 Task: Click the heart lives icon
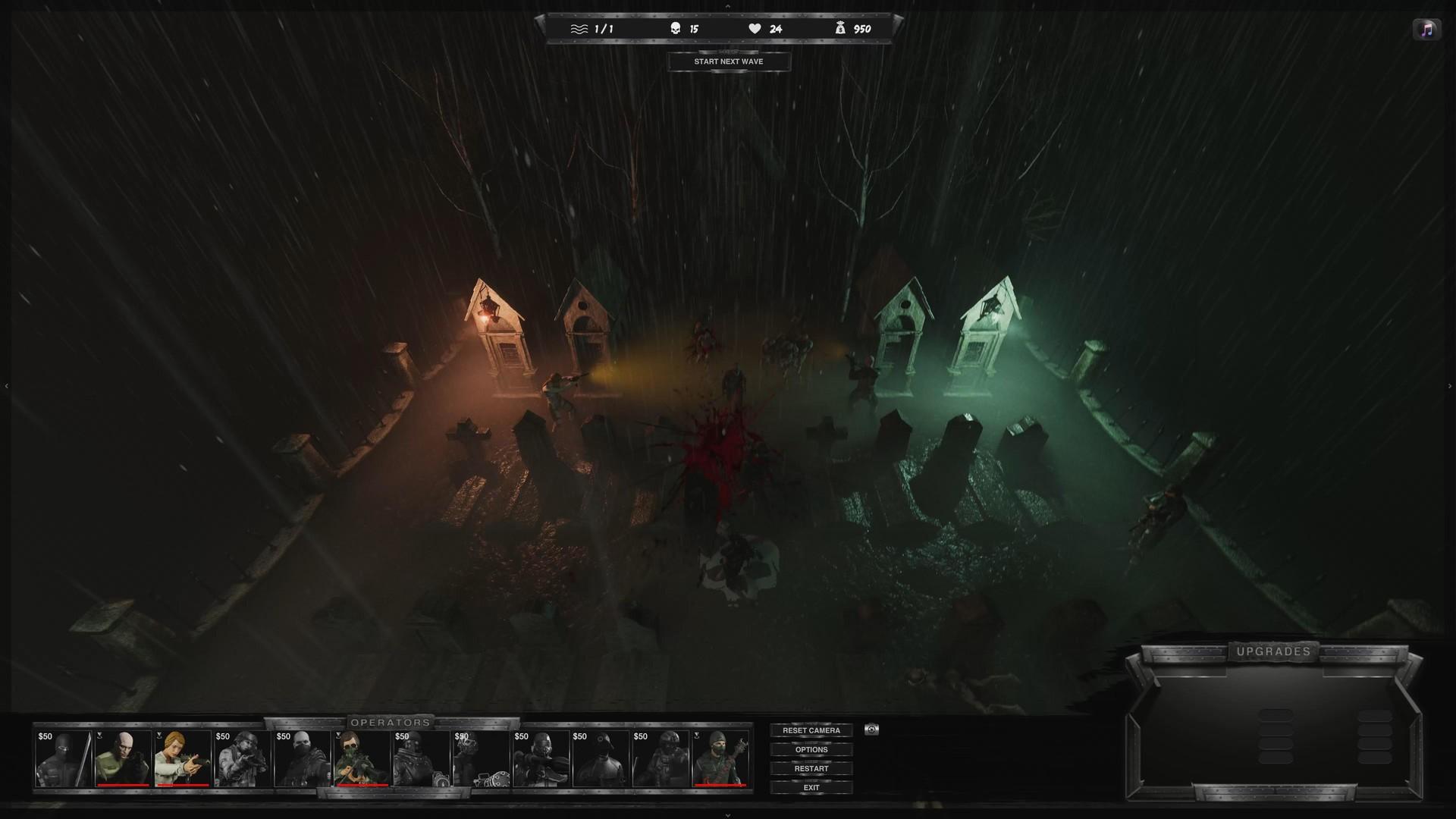[x=754, y=27]
